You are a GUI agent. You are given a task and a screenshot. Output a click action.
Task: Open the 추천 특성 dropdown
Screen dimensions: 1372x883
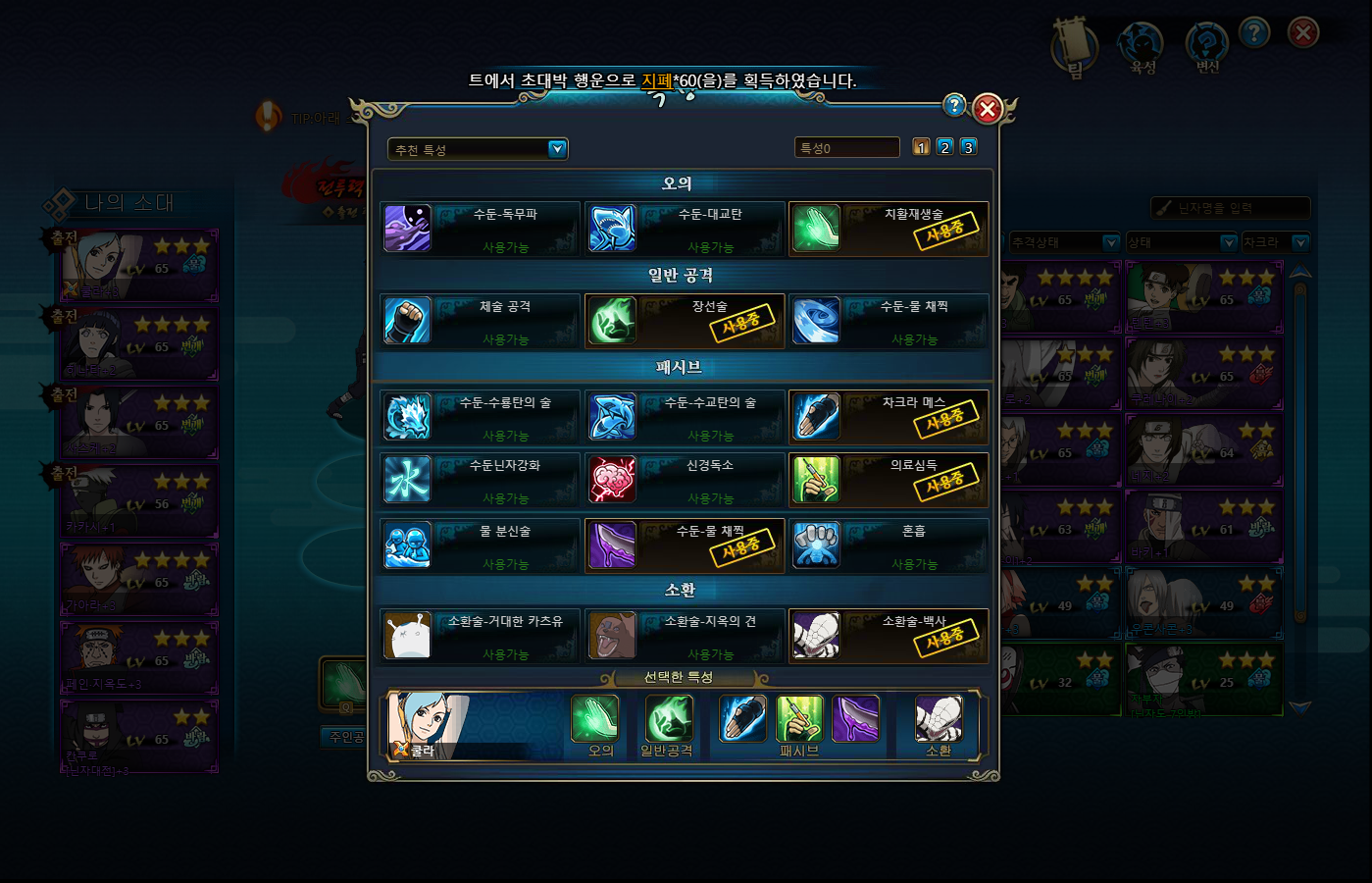point(557,149)
